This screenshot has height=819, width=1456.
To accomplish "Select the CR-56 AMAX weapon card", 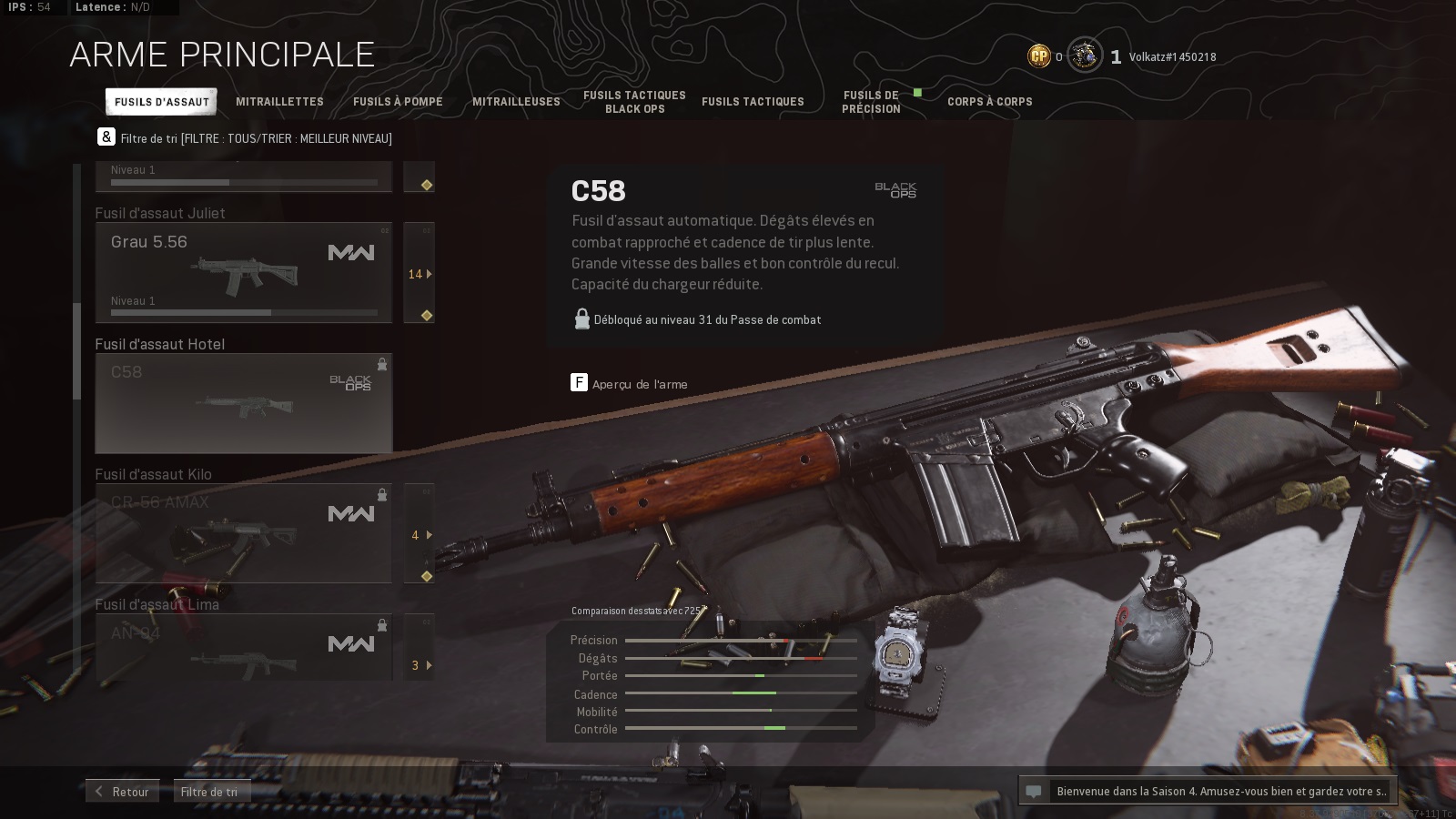I will pos(244,533).
